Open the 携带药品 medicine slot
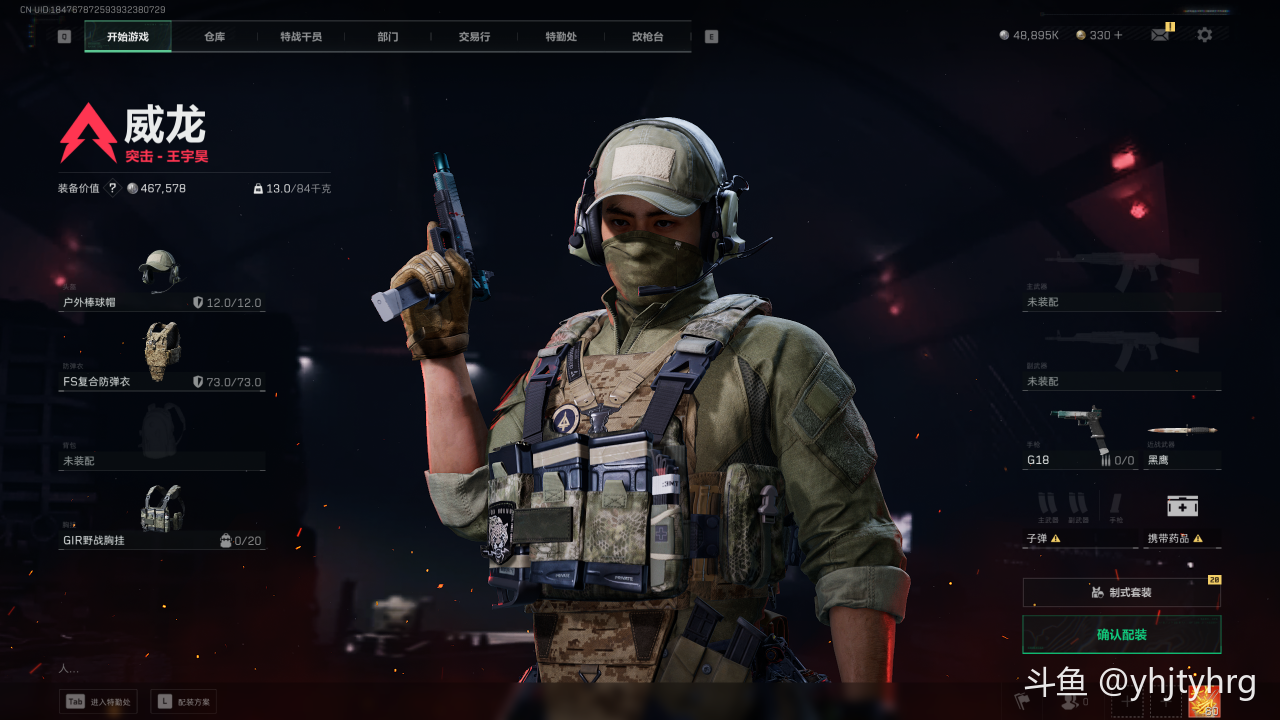The width and height of the screenshot is (1280, 720). (1182, 517)
